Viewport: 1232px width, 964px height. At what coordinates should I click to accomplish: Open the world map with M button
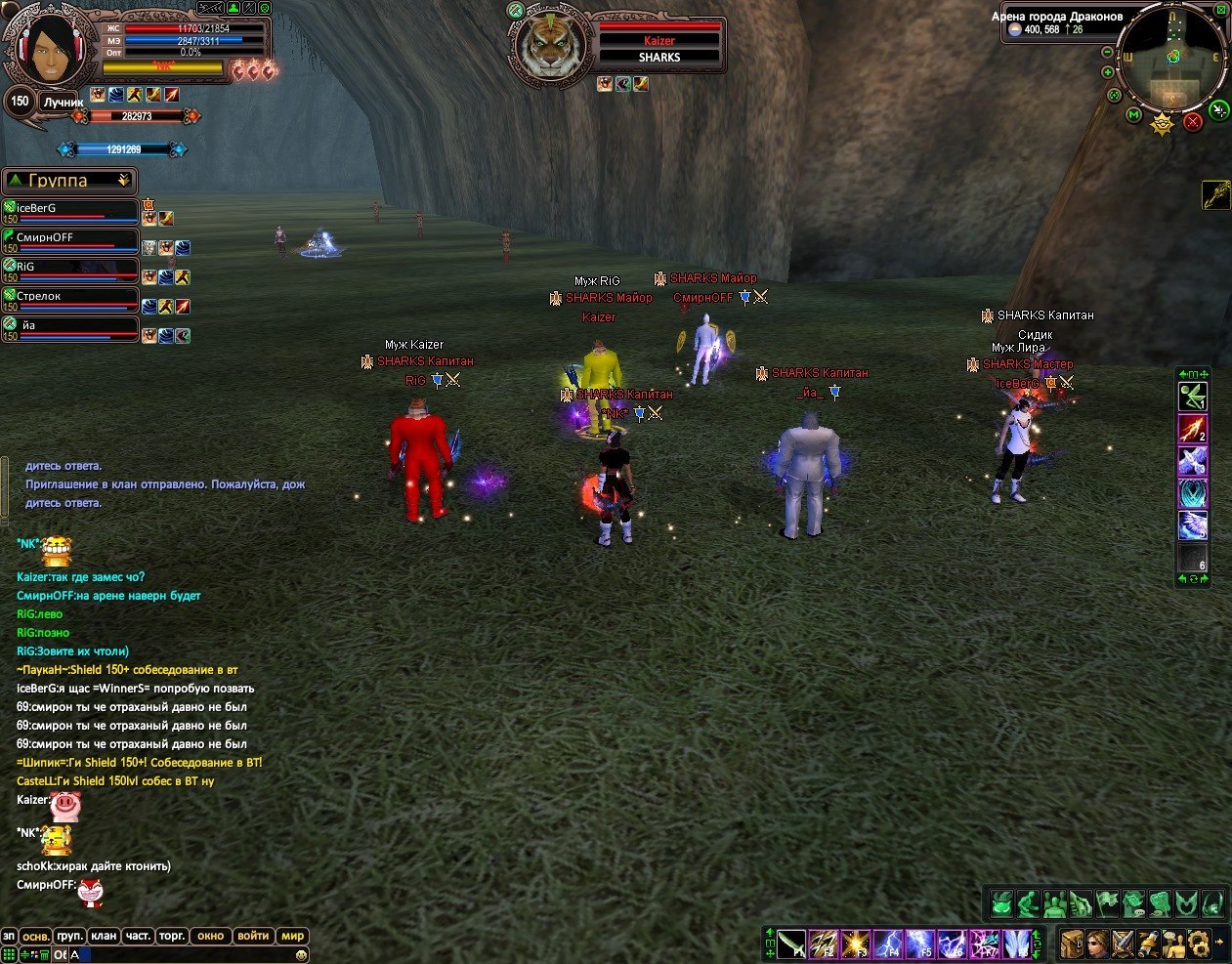(1133, 115)
